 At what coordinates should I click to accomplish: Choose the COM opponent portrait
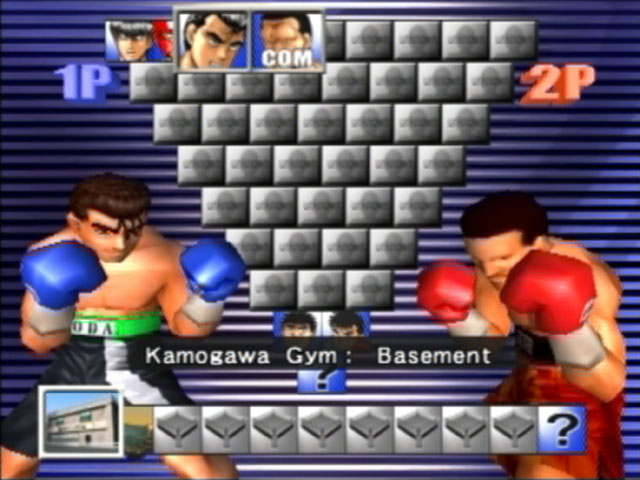point(287,41)
